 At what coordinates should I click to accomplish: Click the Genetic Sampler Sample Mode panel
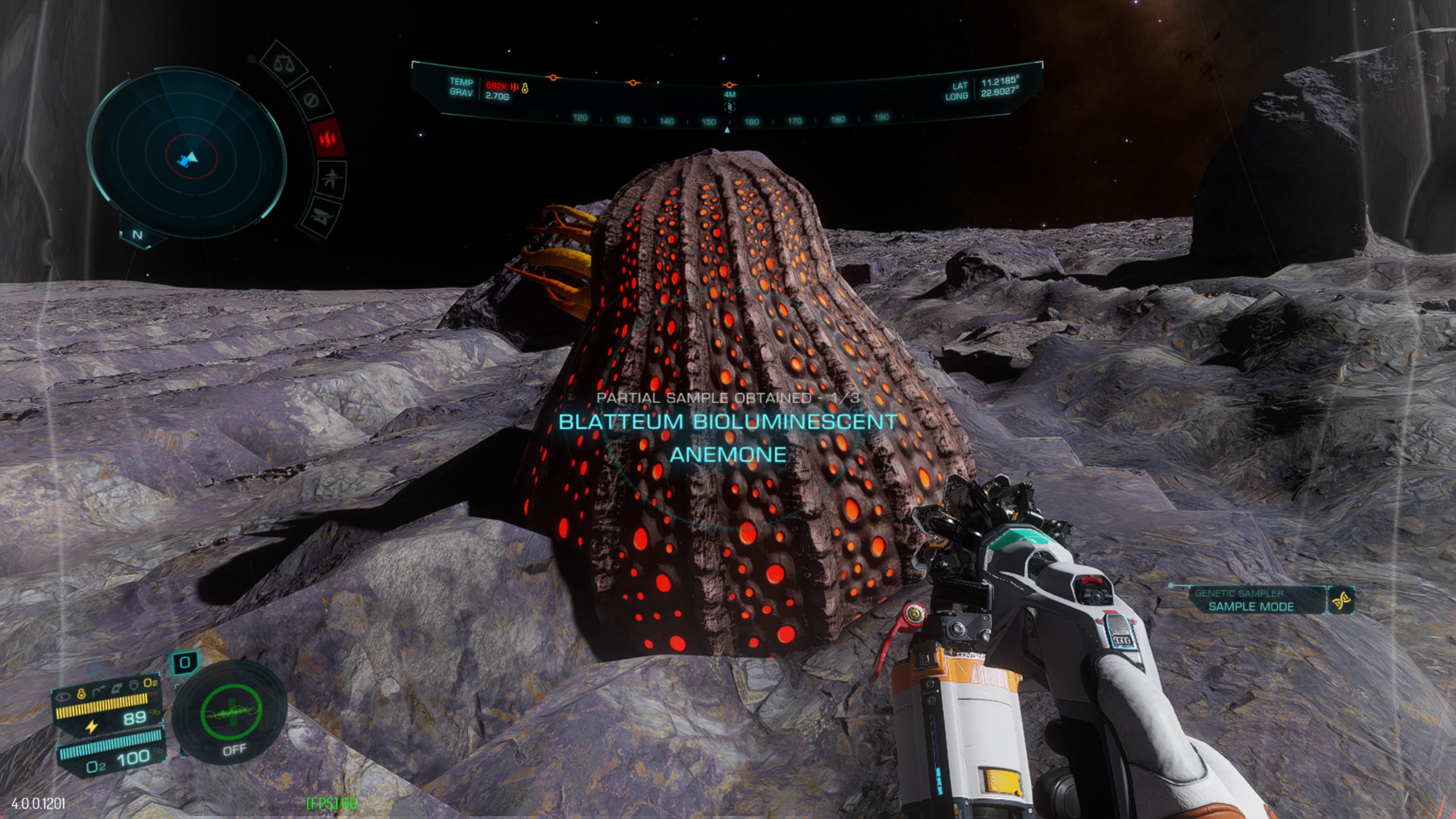pos(1250,601)
